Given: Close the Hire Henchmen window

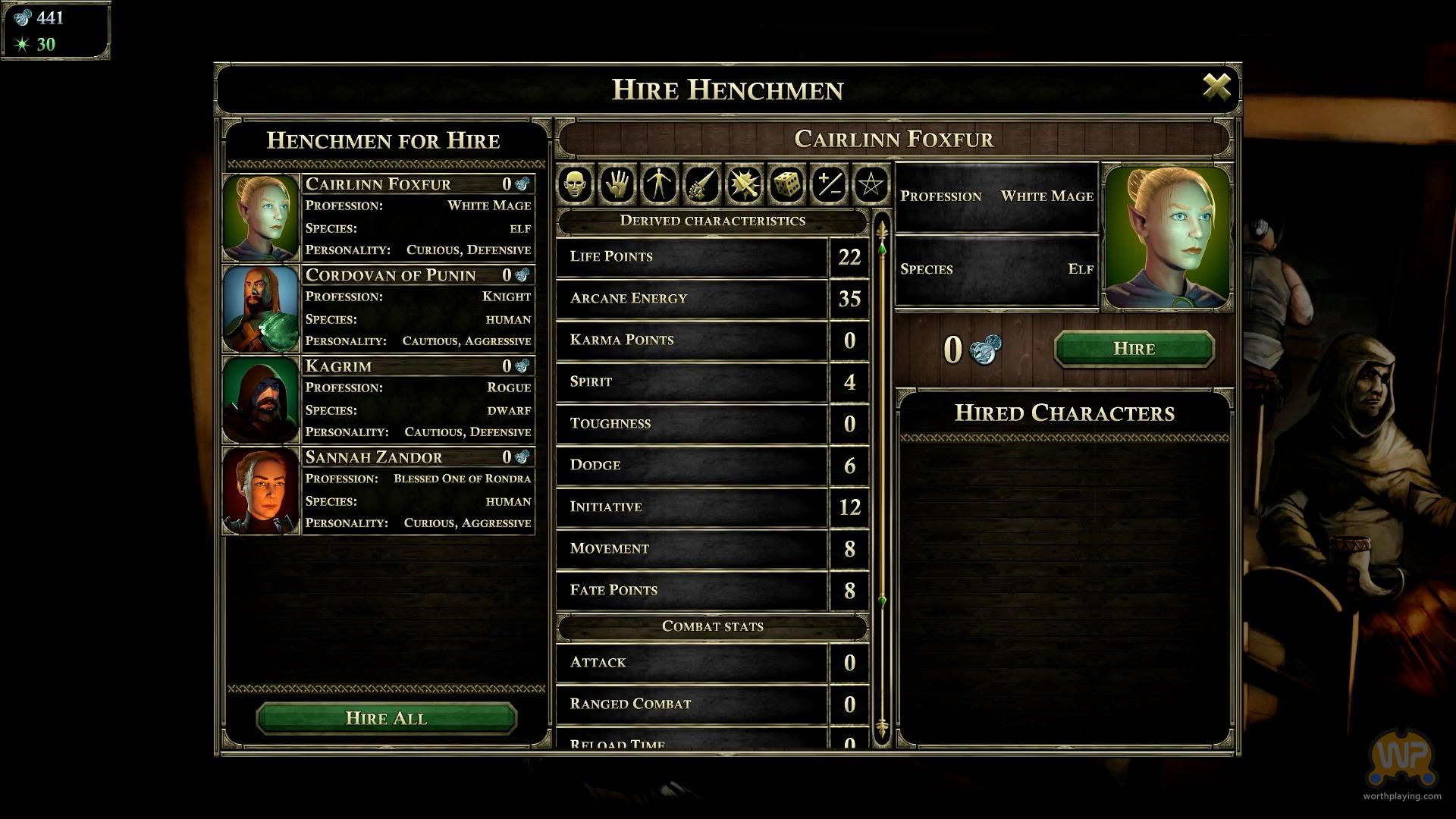Looking at the screenshot, I should coord(1216,87).
